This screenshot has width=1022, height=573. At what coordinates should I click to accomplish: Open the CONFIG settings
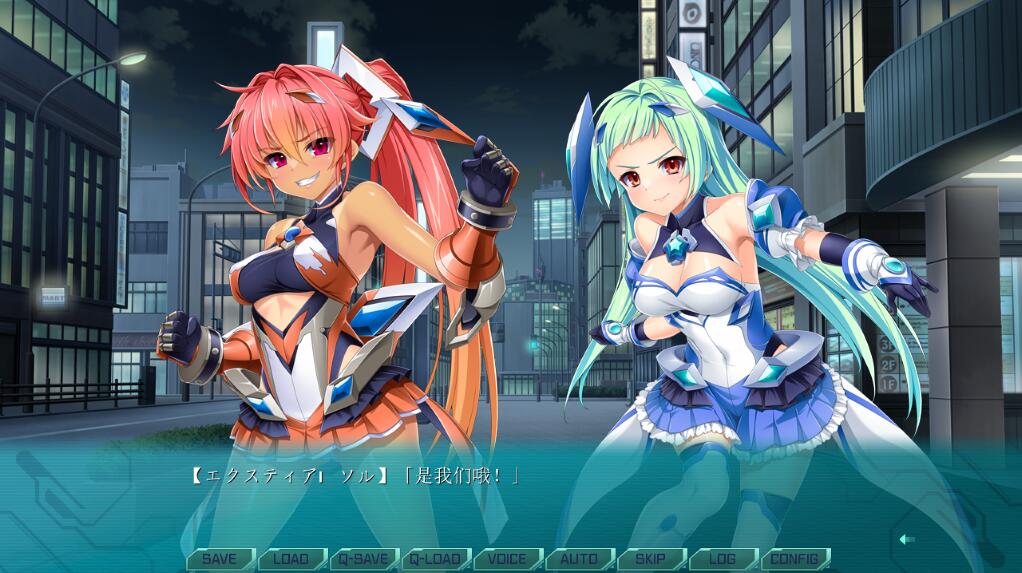click(x=795, y=559)
